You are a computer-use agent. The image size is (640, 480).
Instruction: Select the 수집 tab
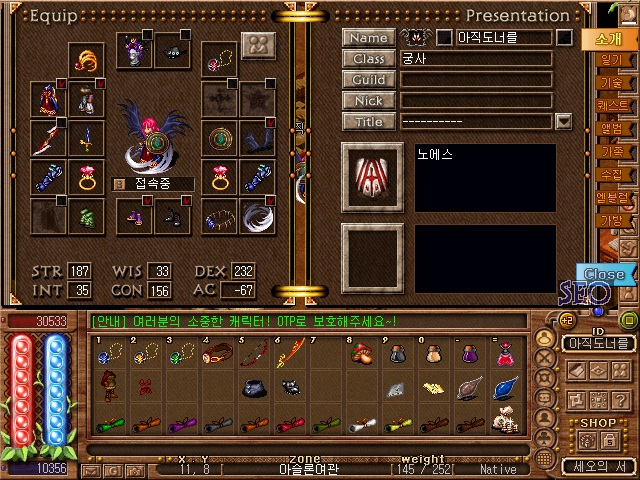pyautogui.click(x=610, y=174)
